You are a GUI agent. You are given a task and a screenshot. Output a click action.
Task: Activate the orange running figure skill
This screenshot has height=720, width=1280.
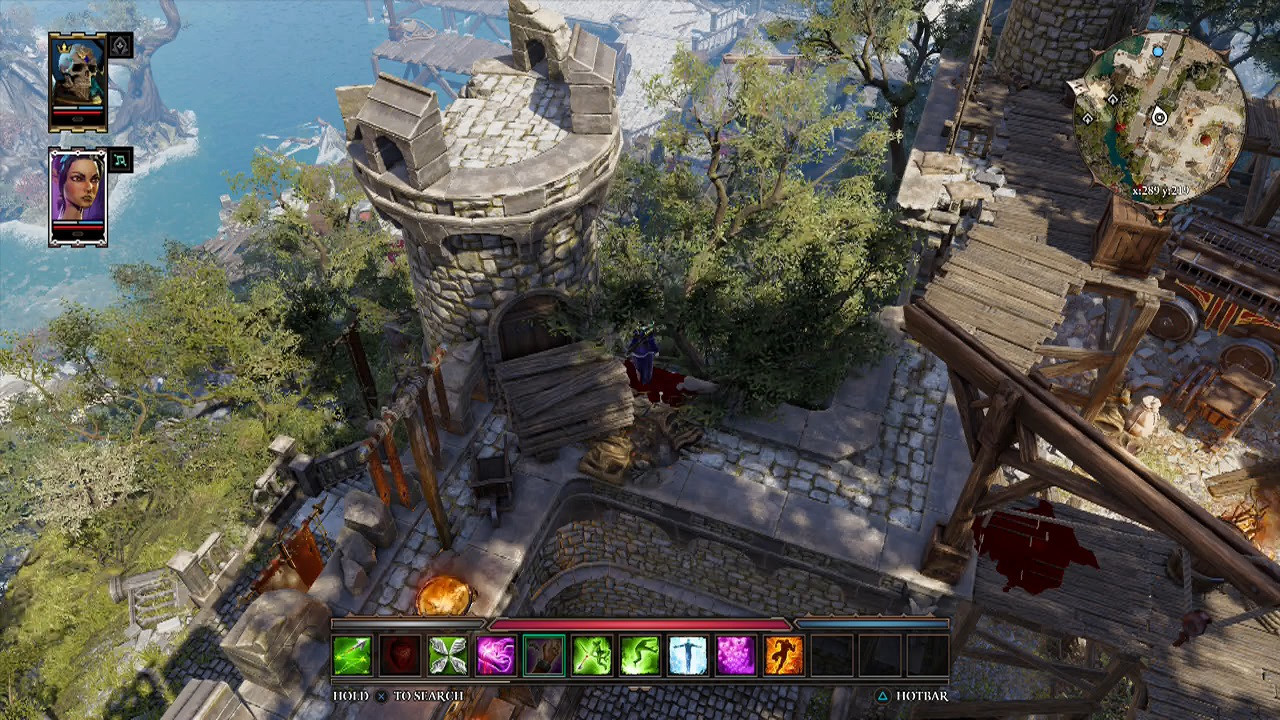pos(784,656)
